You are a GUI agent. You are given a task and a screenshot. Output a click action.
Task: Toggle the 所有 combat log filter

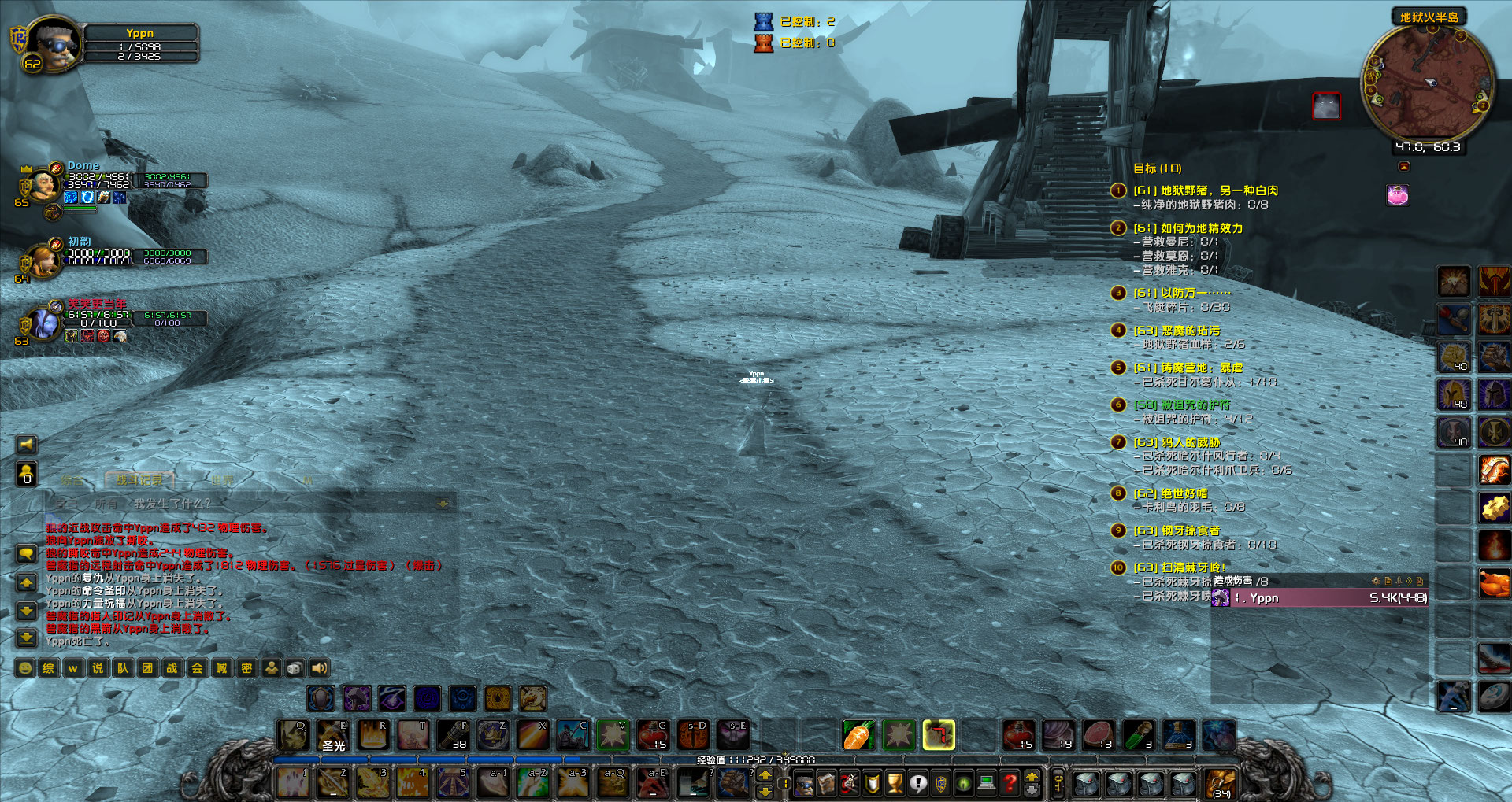[107, 502]
